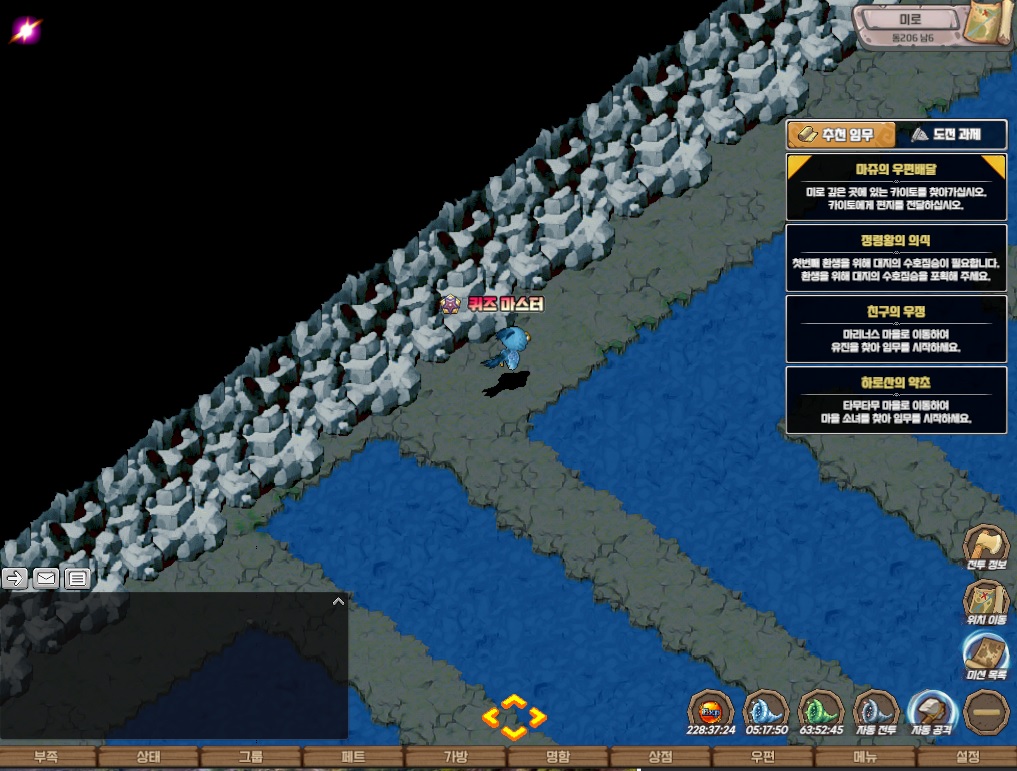
Task: Toggle 자동 전투 horn icon
Action: point(876,713)
